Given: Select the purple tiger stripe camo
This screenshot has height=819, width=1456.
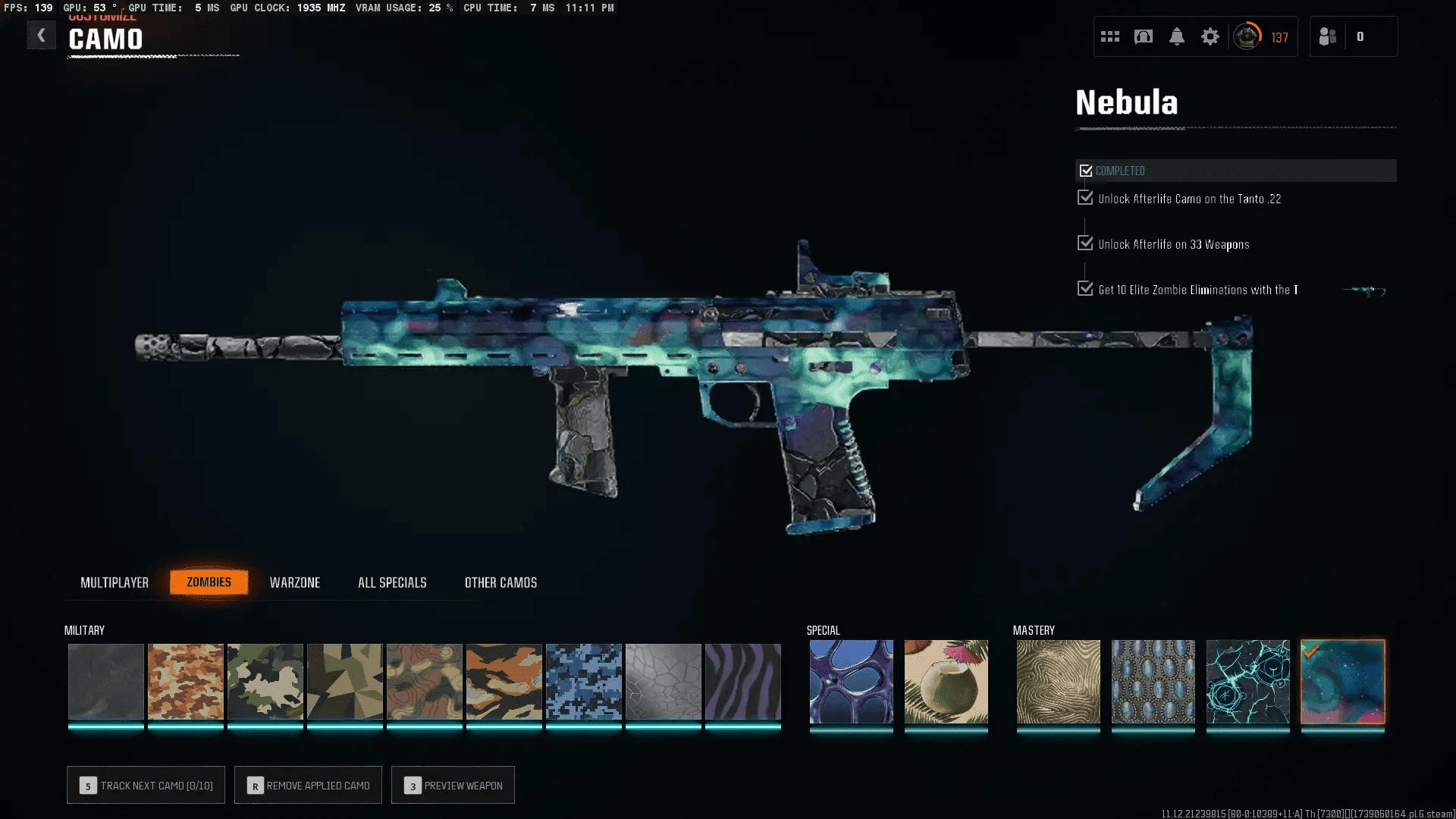Looking at the screenshot, I should [x=742, y=681].
